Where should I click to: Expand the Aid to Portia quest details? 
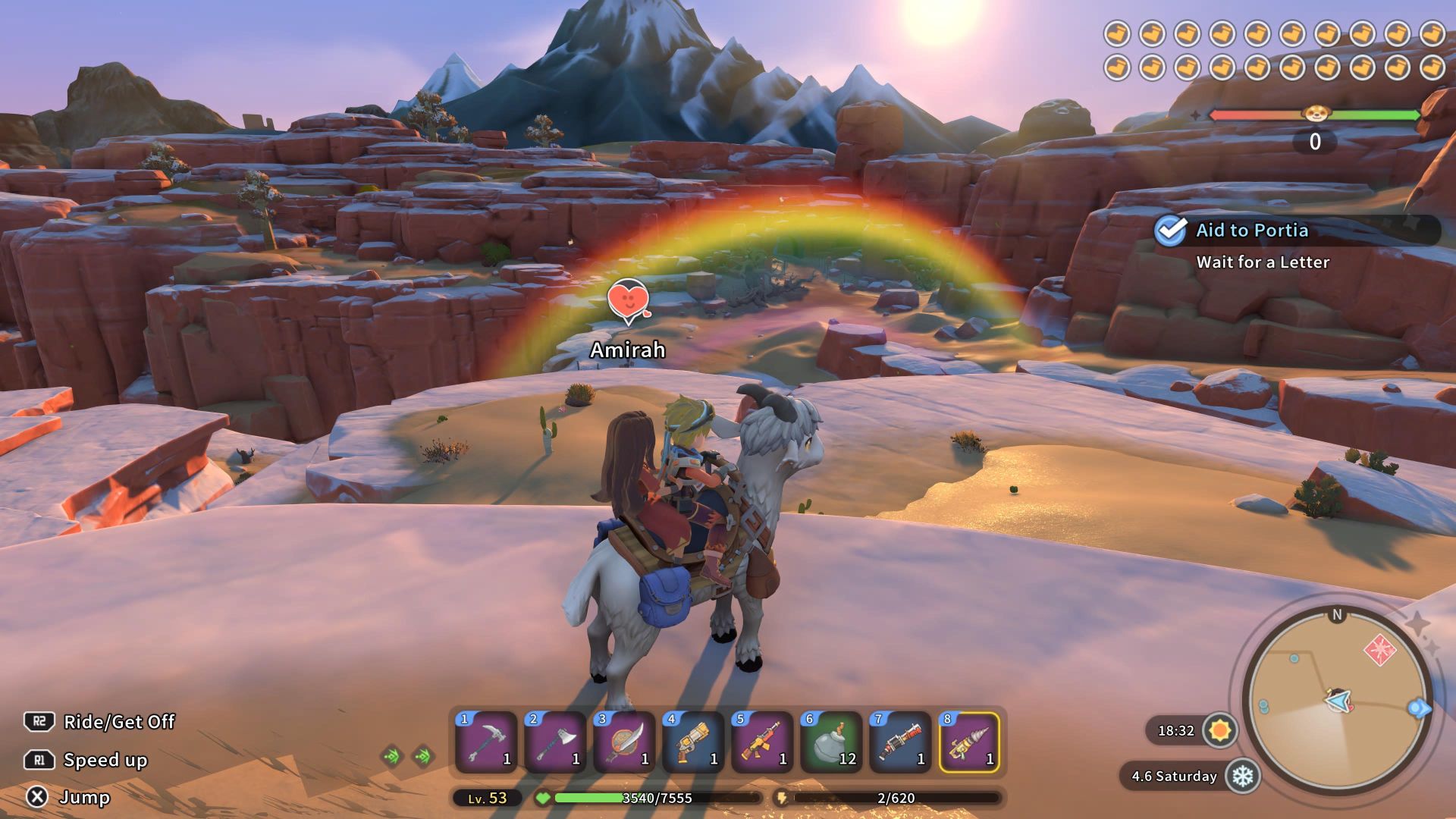1251,231
